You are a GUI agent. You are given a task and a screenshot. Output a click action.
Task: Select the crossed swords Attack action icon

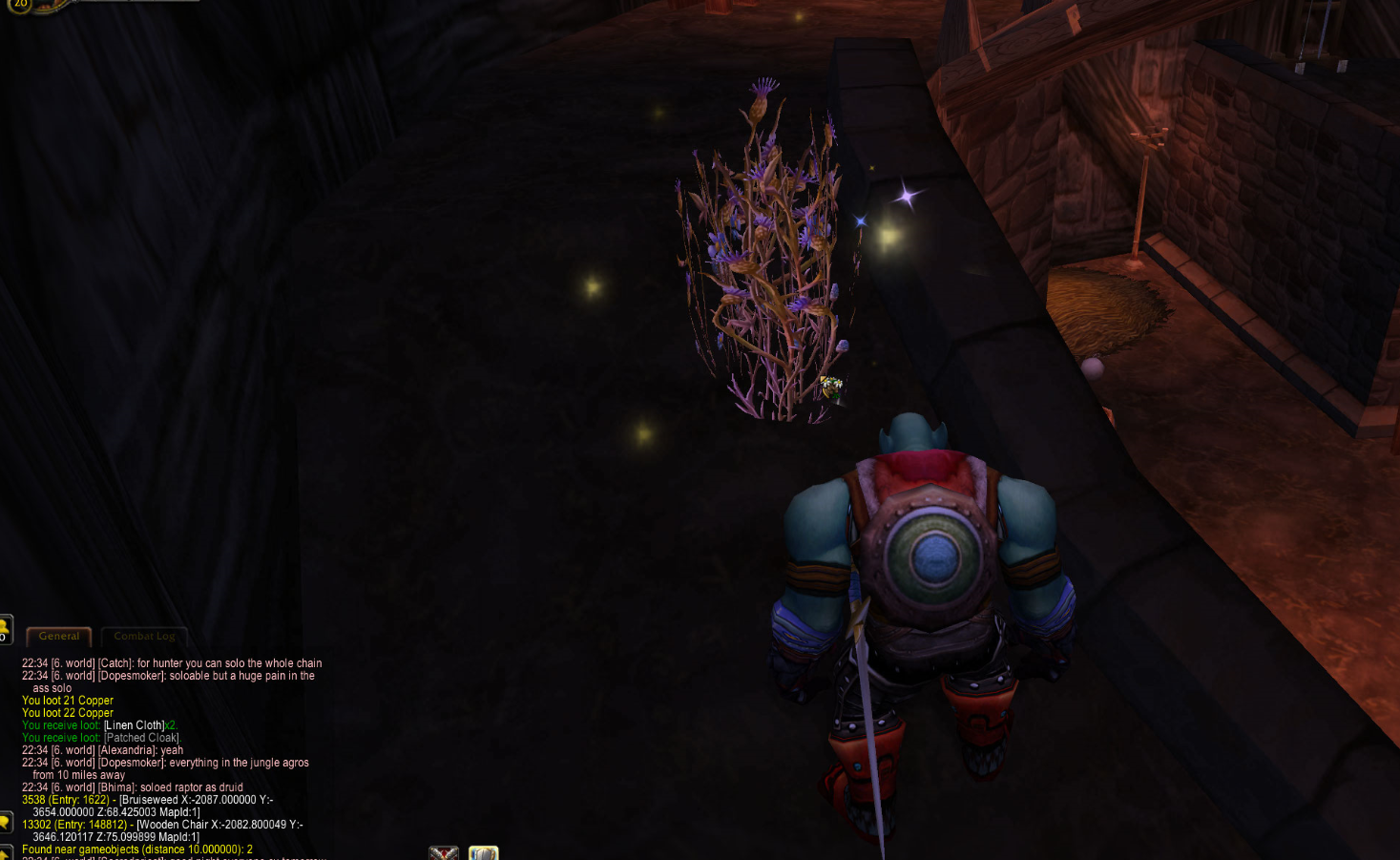[x=445, y=852]
